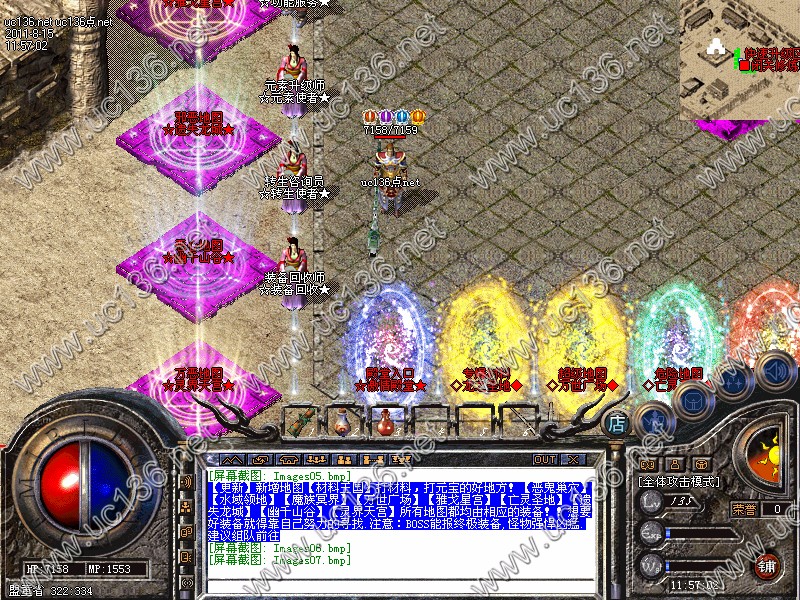Toggle sound with the speaker button
Screen dimensions: 800x600
tap(774, 370)
